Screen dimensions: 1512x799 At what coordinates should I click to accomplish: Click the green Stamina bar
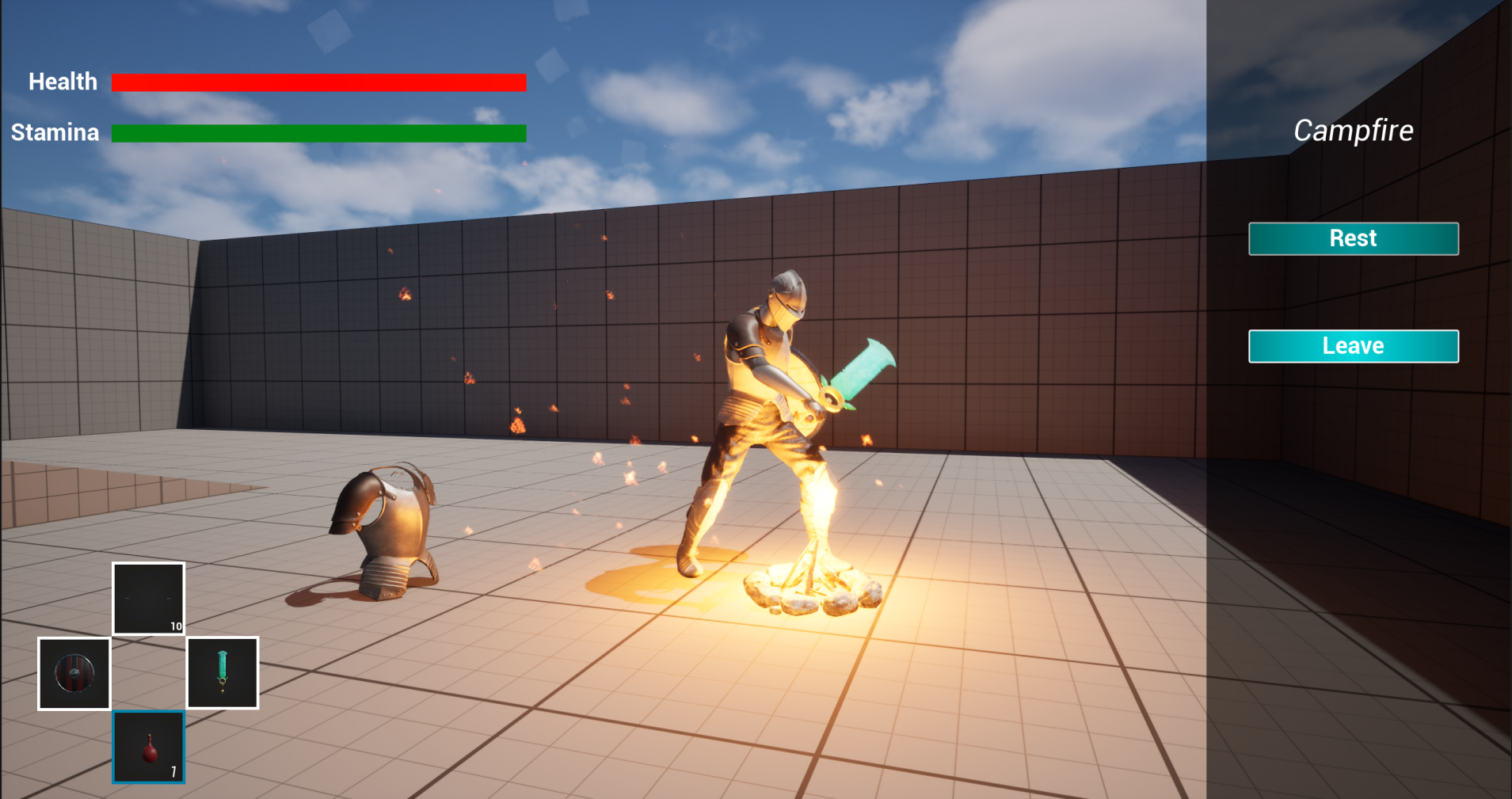pyautogui.click(x=318, y=133)
